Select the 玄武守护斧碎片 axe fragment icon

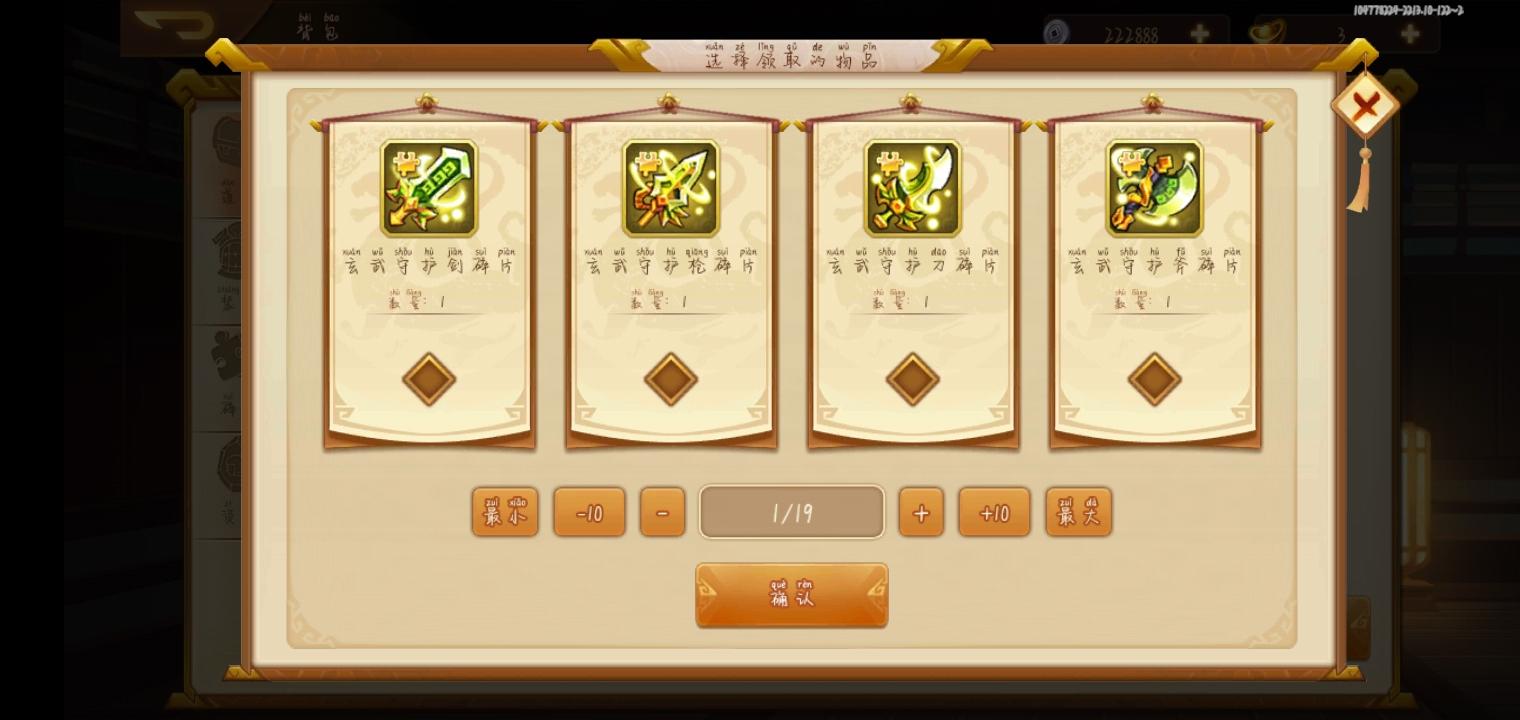click(1155, 187)
